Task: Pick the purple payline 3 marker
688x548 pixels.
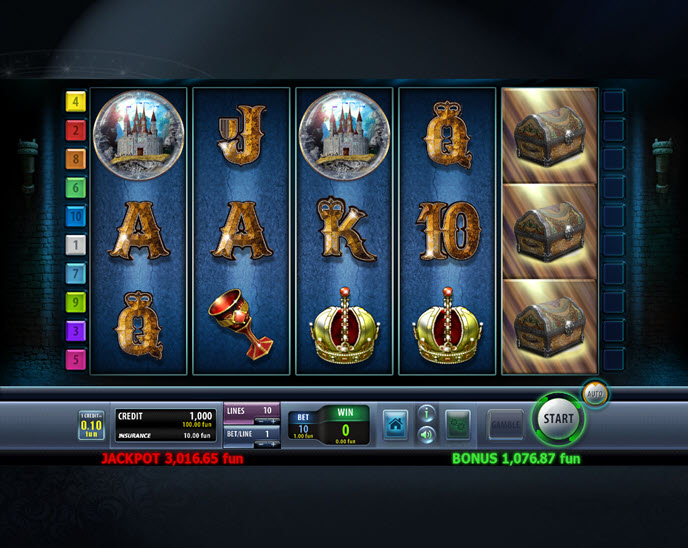Action: tap(75, 329)
